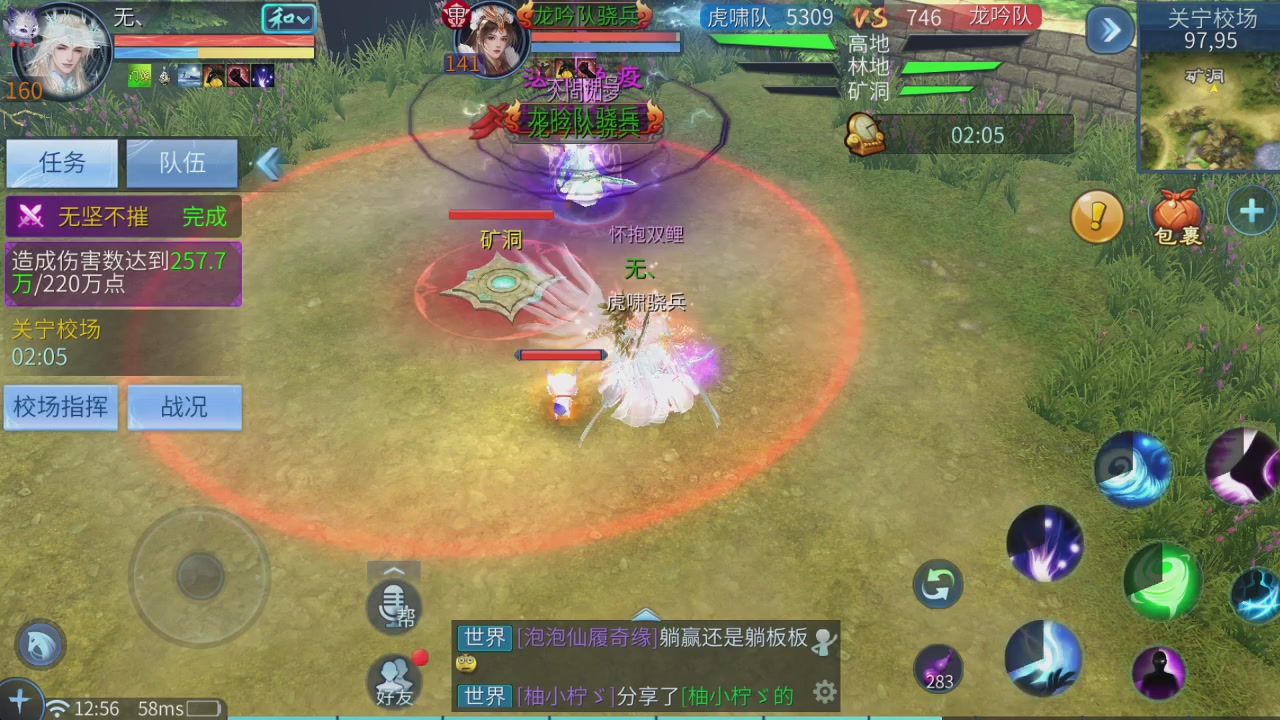Tap the voice microphone 帮 icon

(x=394, y=607)
